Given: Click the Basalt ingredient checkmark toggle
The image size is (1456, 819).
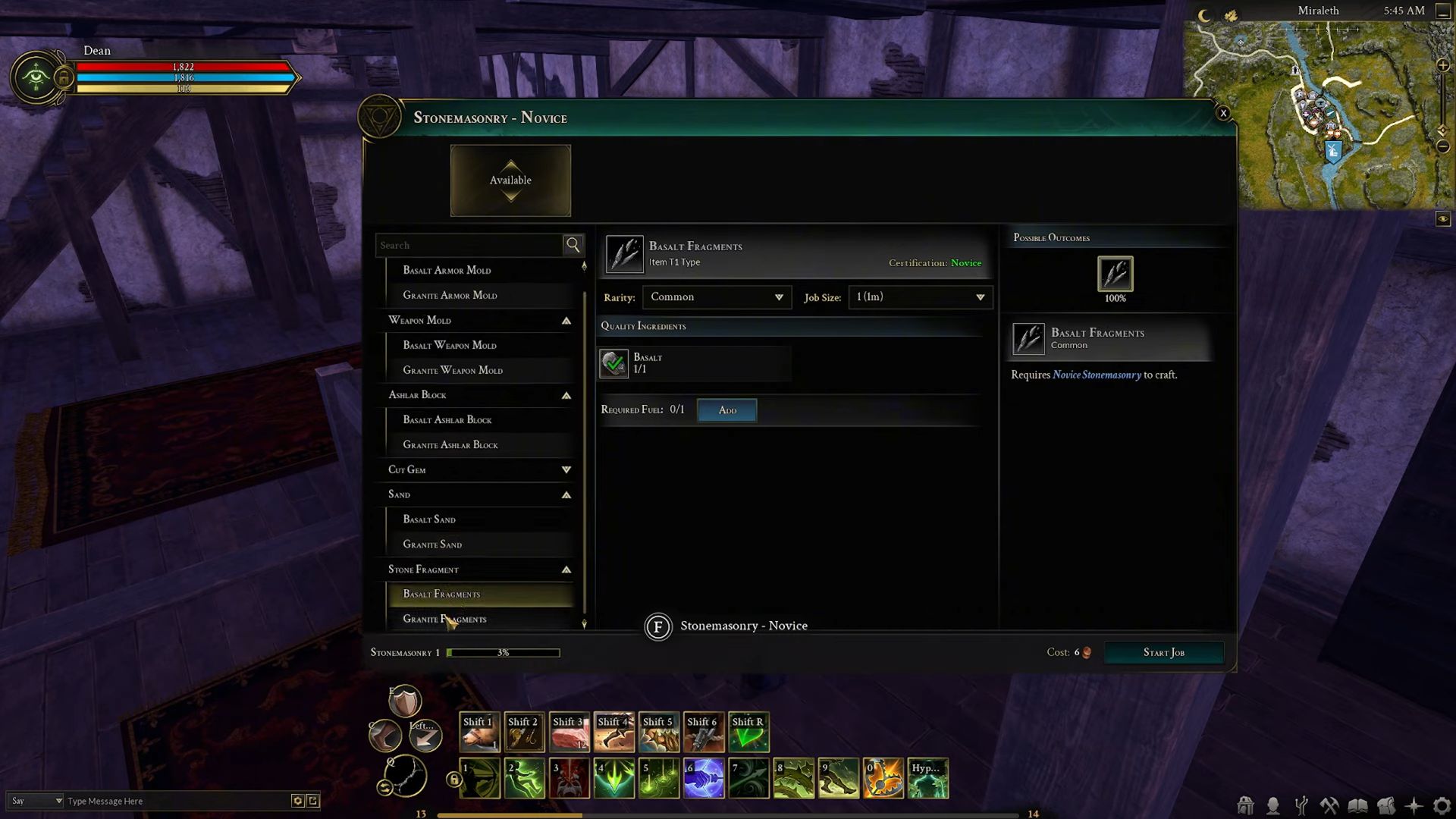Looking at the screenshot, I should 613,363.
